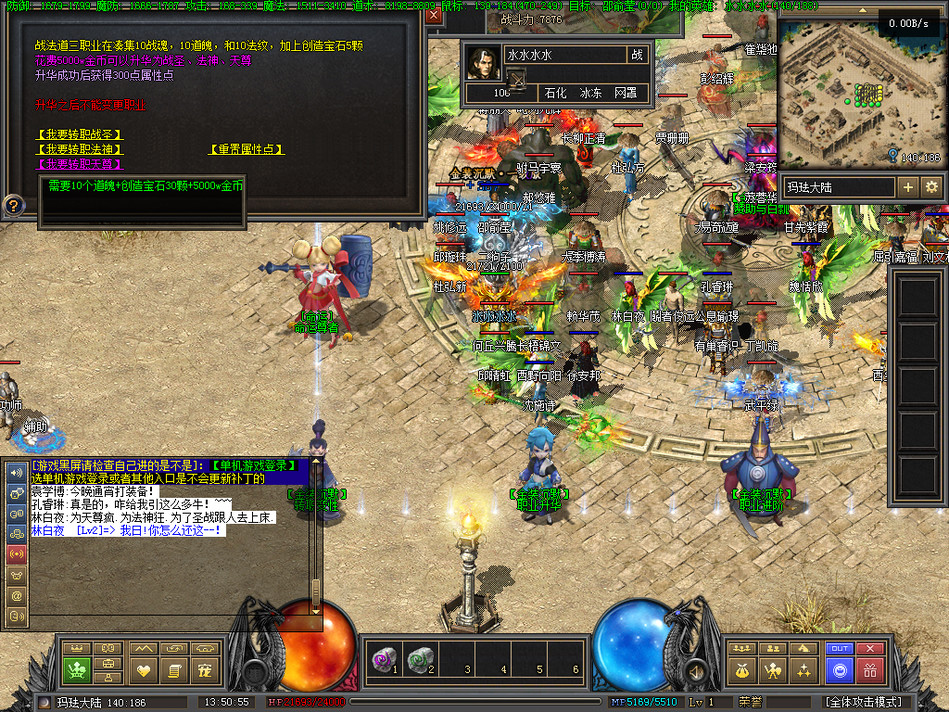Toggle the 全体攻击模式 attack mode label
This screenshot has height=712, width=949.
coord(864,702)
